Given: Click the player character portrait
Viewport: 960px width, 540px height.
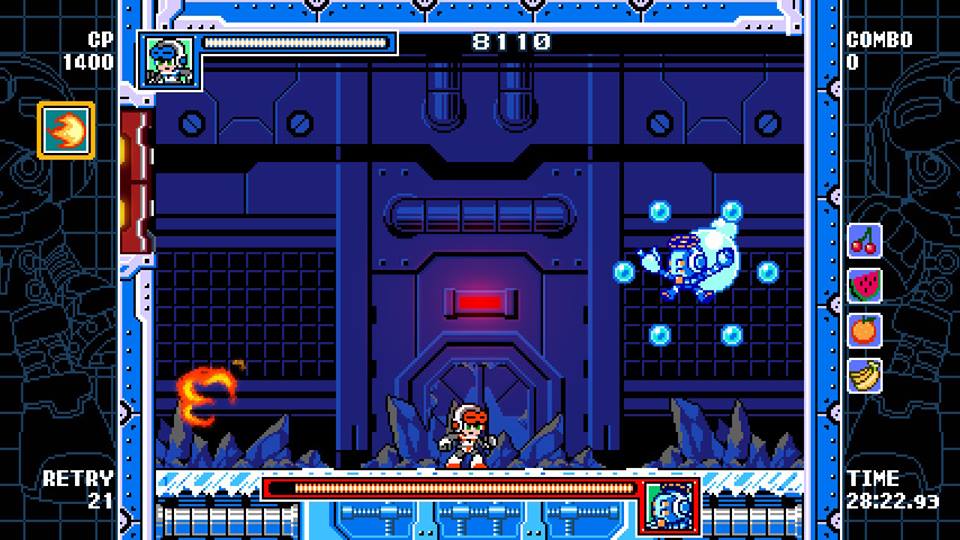Looking at the screenshot, I should click(x=168, y=60).
